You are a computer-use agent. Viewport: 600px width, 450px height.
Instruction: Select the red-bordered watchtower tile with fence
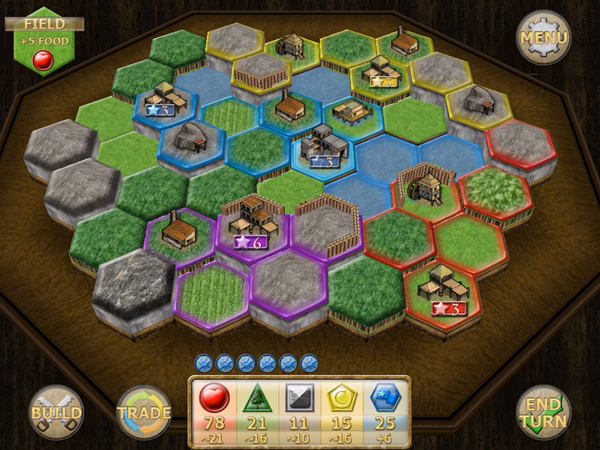pos(422,190)
